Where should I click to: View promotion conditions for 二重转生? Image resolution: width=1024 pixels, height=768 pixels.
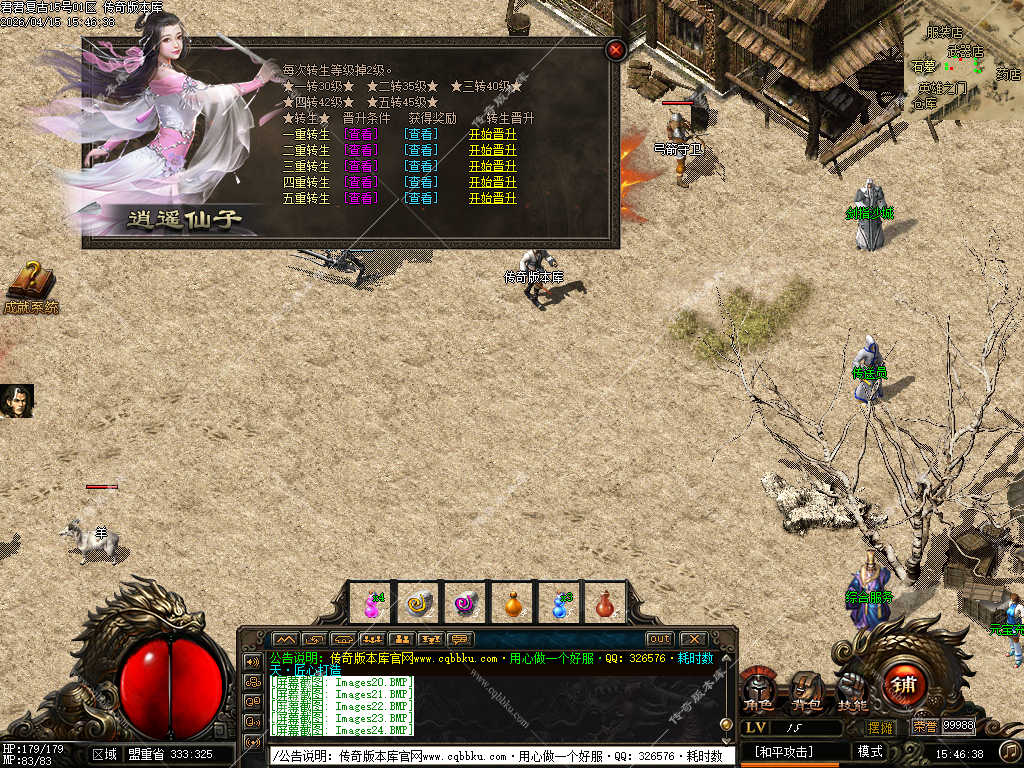pyautogui.click(x=361, y=150)
